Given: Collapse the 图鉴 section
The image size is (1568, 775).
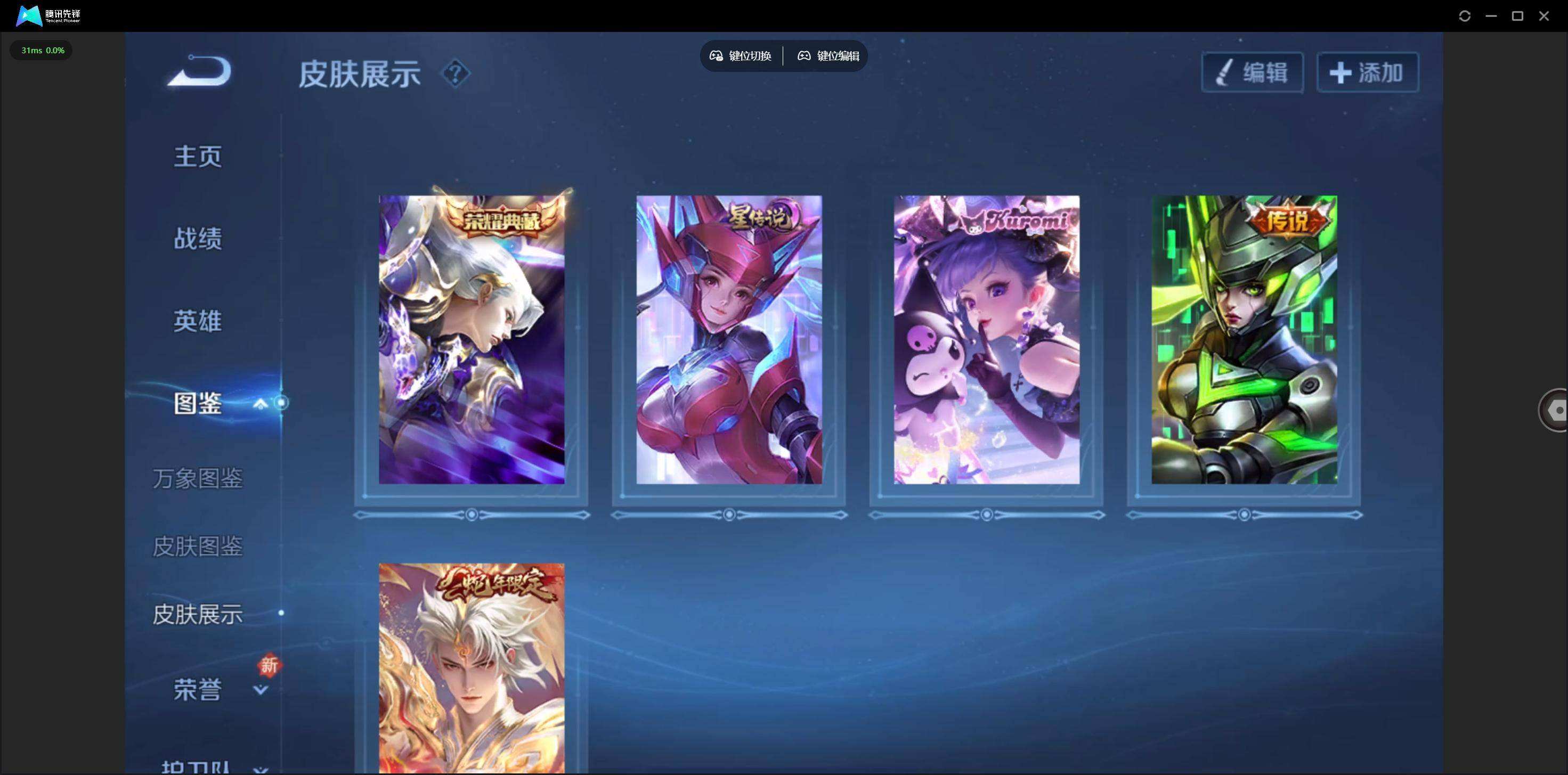Looking at the screenshot, I should tap(261, 403).
